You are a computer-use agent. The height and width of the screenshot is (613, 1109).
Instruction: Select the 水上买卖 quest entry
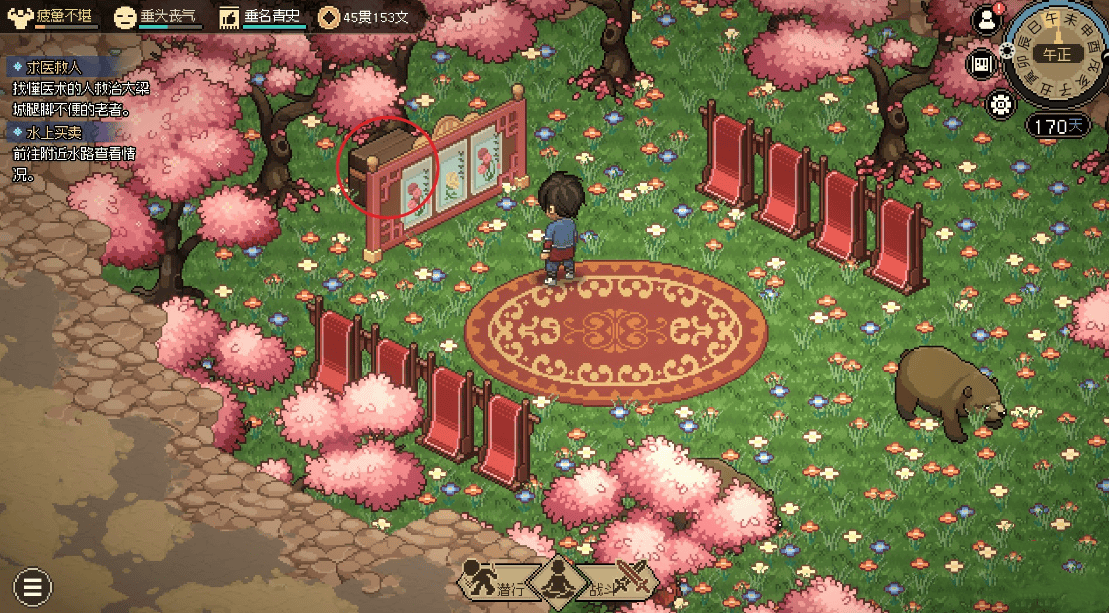44,132
